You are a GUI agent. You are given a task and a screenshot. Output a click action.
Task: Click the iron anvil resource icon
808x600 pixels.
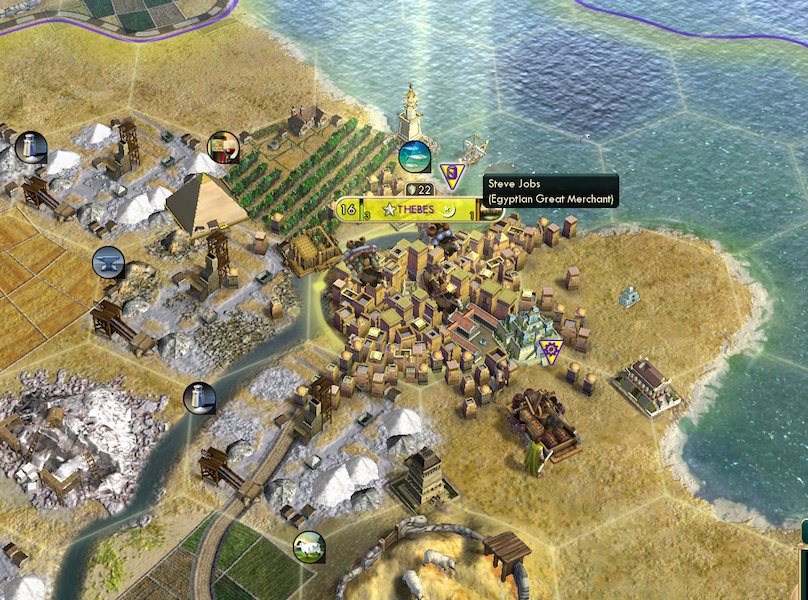[108, 263]
